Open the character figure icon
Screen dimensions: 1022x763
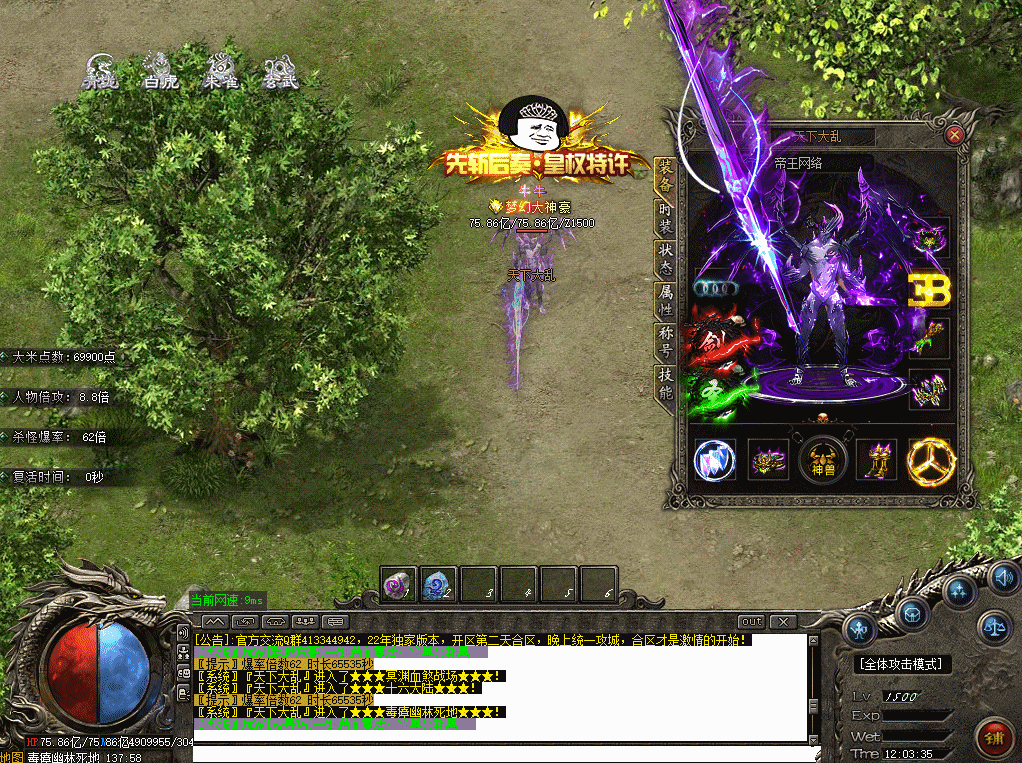pos(860,627)
